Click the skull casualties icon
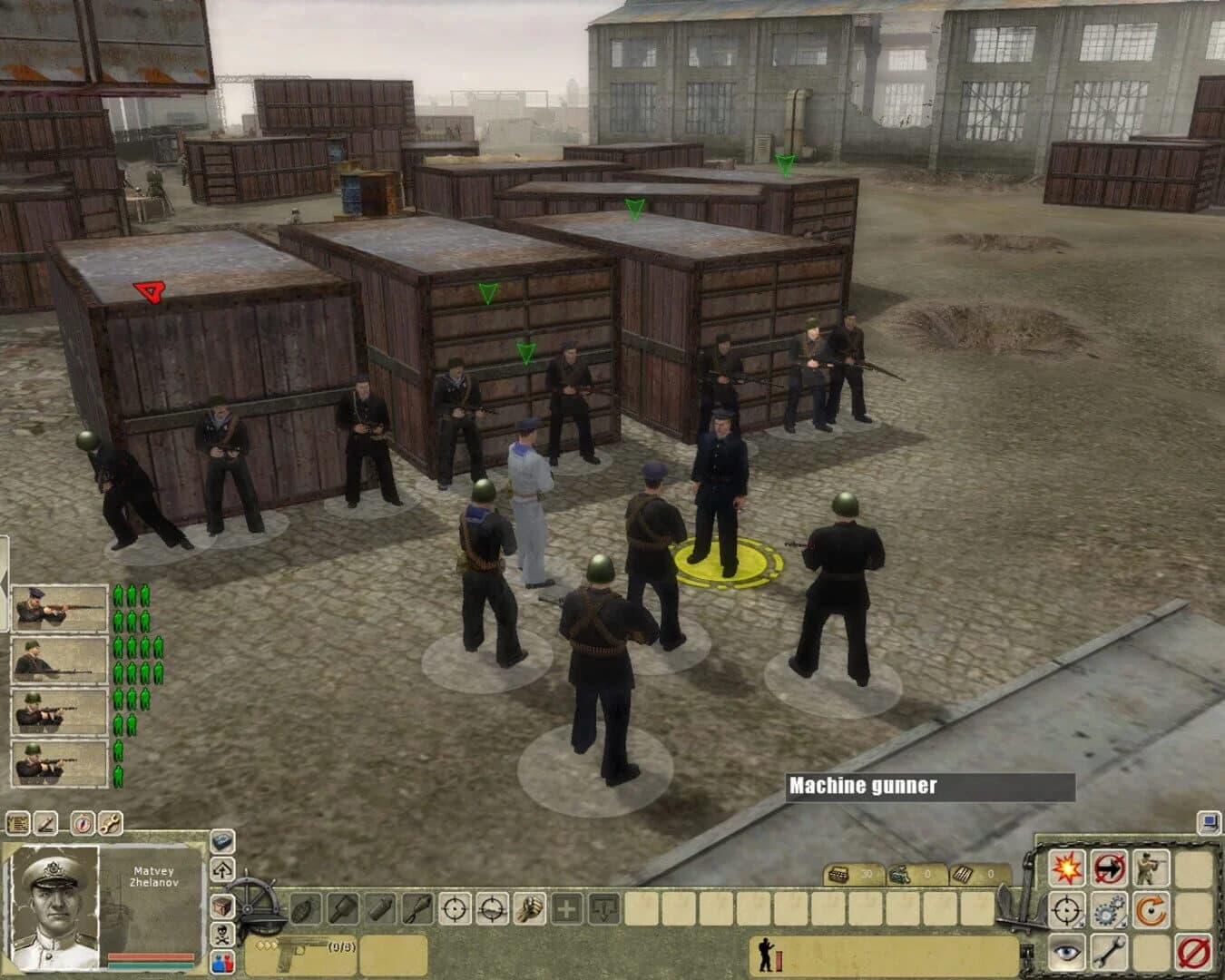1225x980 pixels. coord(220,932)
